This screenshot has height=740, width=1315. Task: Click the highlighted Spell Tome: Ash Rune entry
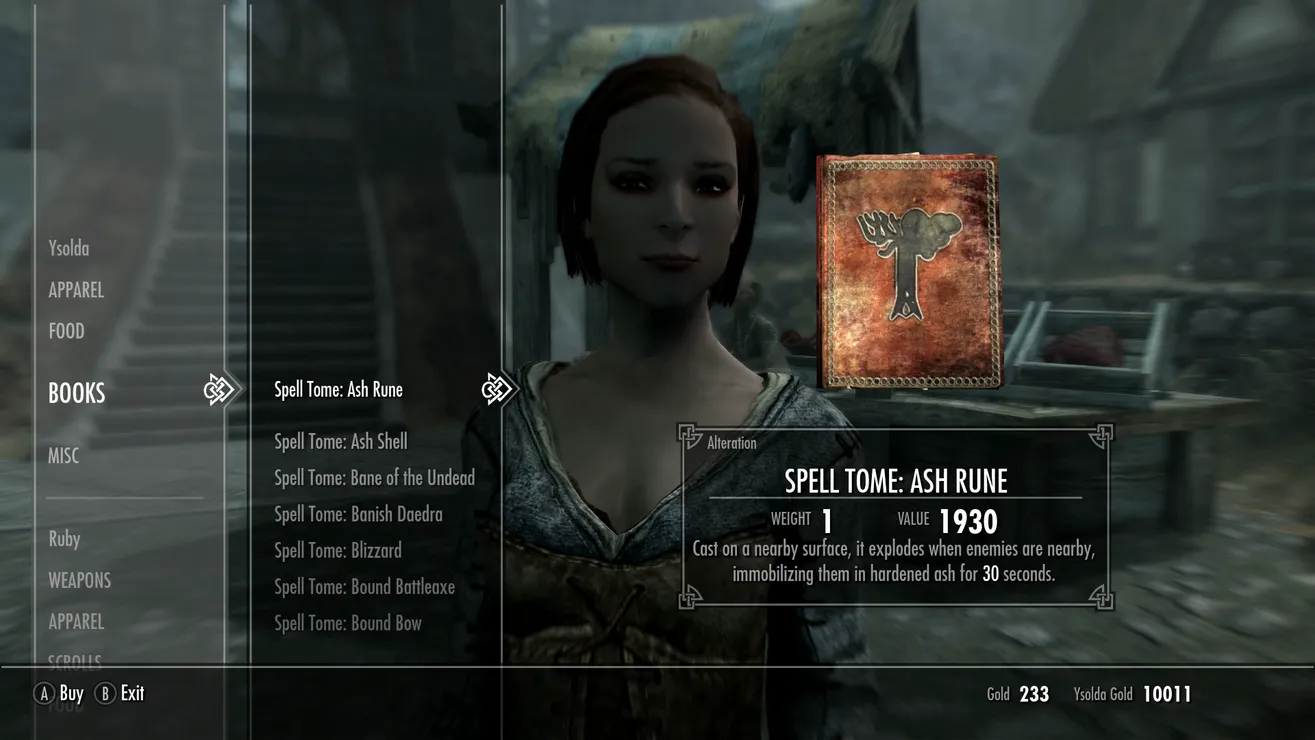coord(338,390)
